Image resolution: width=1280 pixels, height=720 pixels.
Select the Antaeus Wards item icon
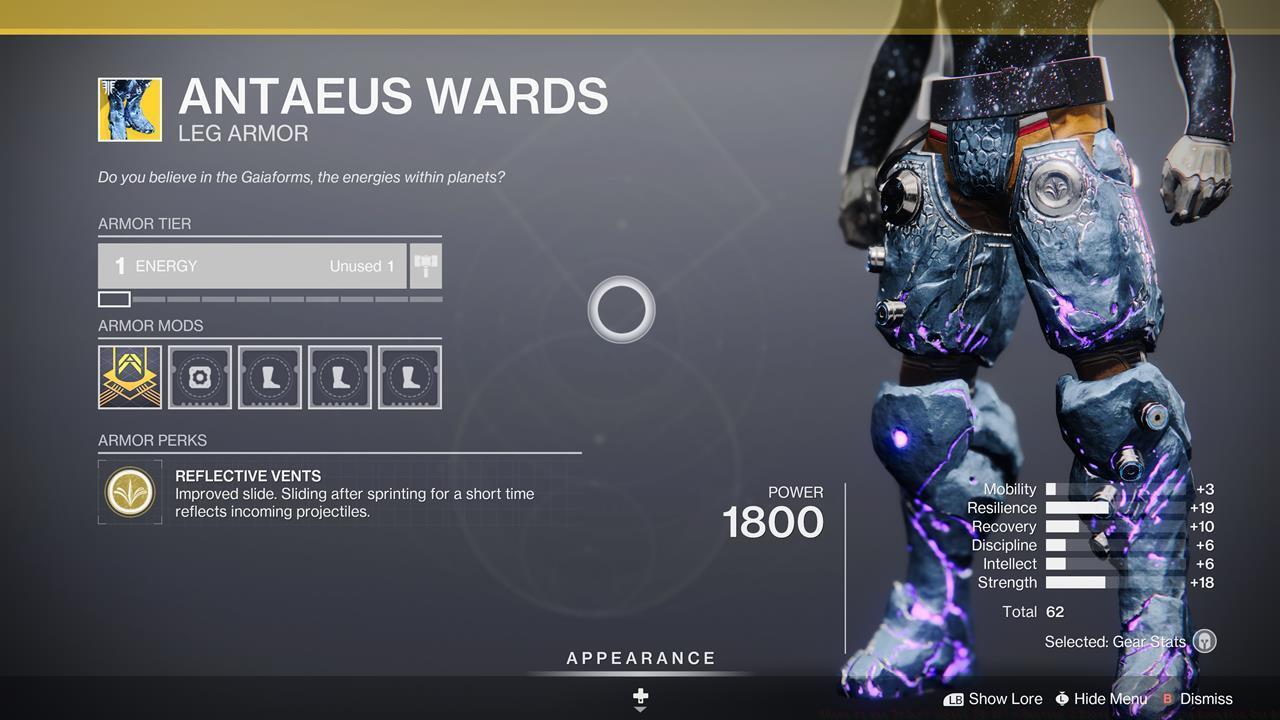130,109
